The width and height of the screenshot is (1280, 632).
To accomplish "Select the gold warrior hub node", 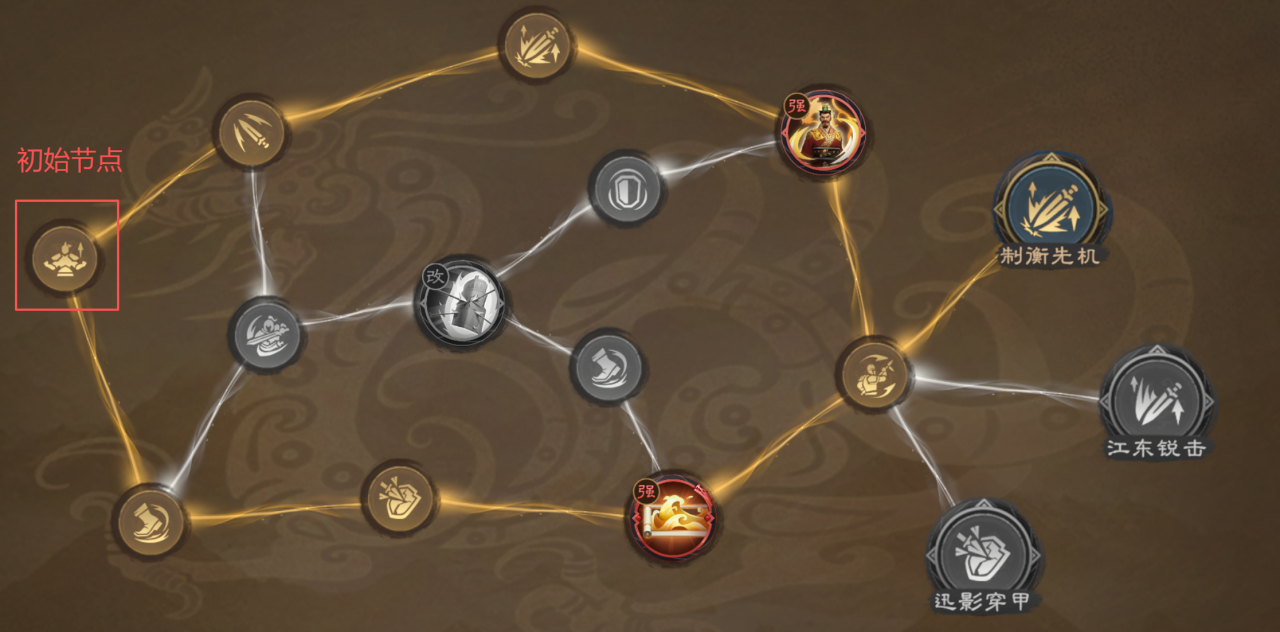I will [x=873, y=375].
